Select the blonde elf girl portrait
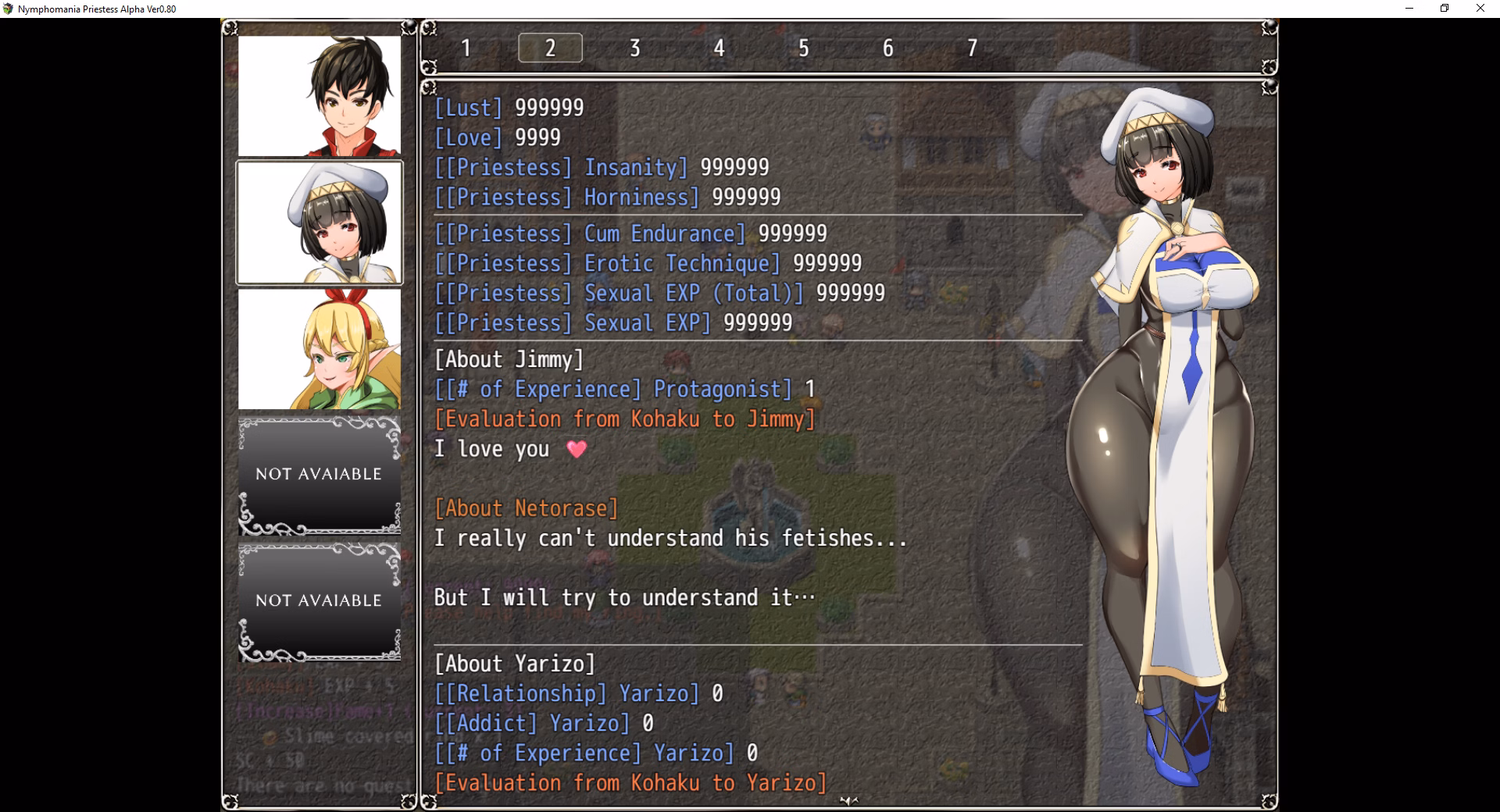This screenshot has height=812, width=1500. [x=320, y=349]
